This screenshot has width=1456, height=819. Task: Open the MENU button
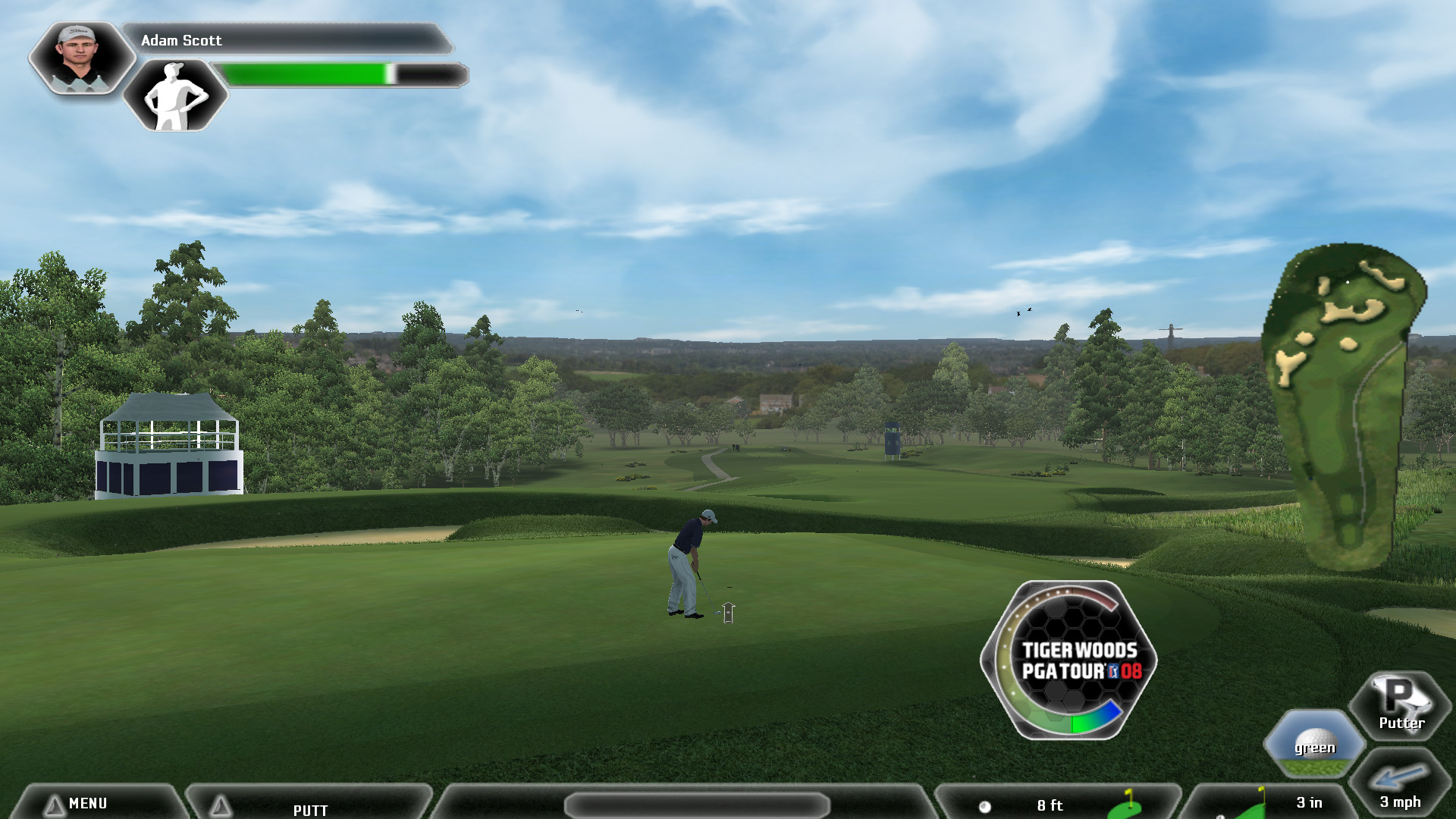tap(87, 803)
